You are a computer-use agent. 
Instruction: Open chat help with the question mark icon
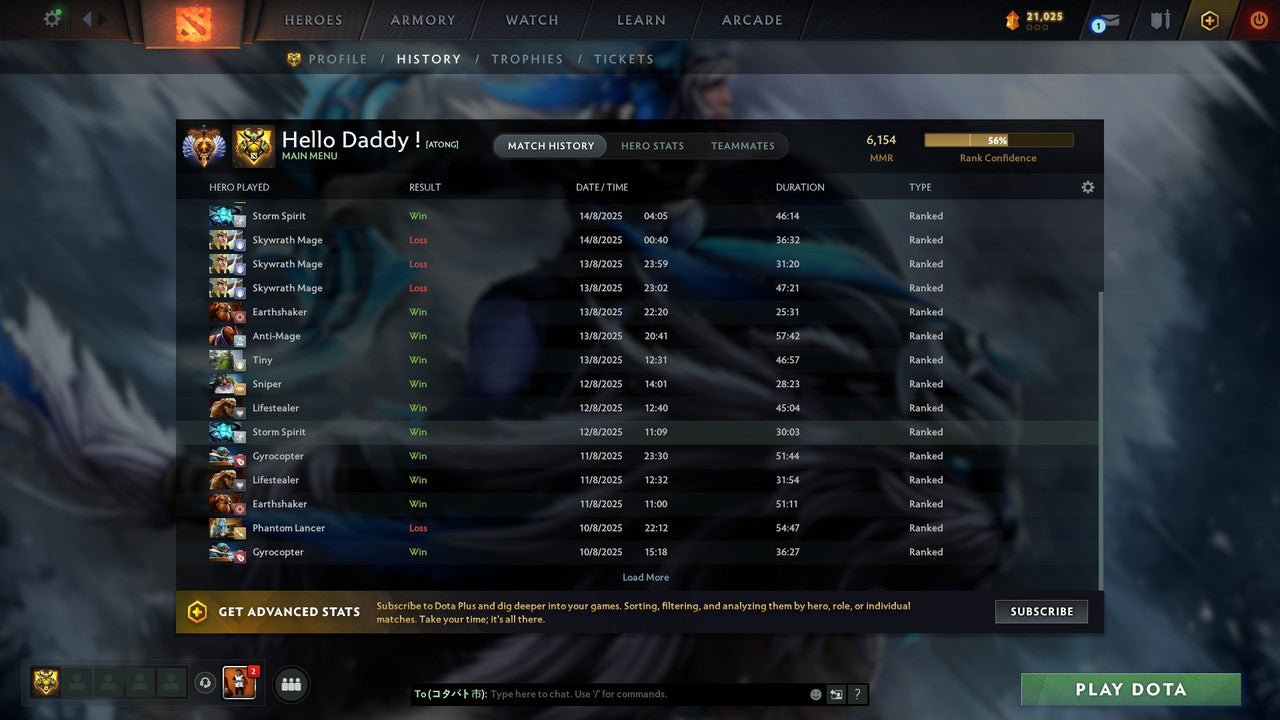[857, 693]
